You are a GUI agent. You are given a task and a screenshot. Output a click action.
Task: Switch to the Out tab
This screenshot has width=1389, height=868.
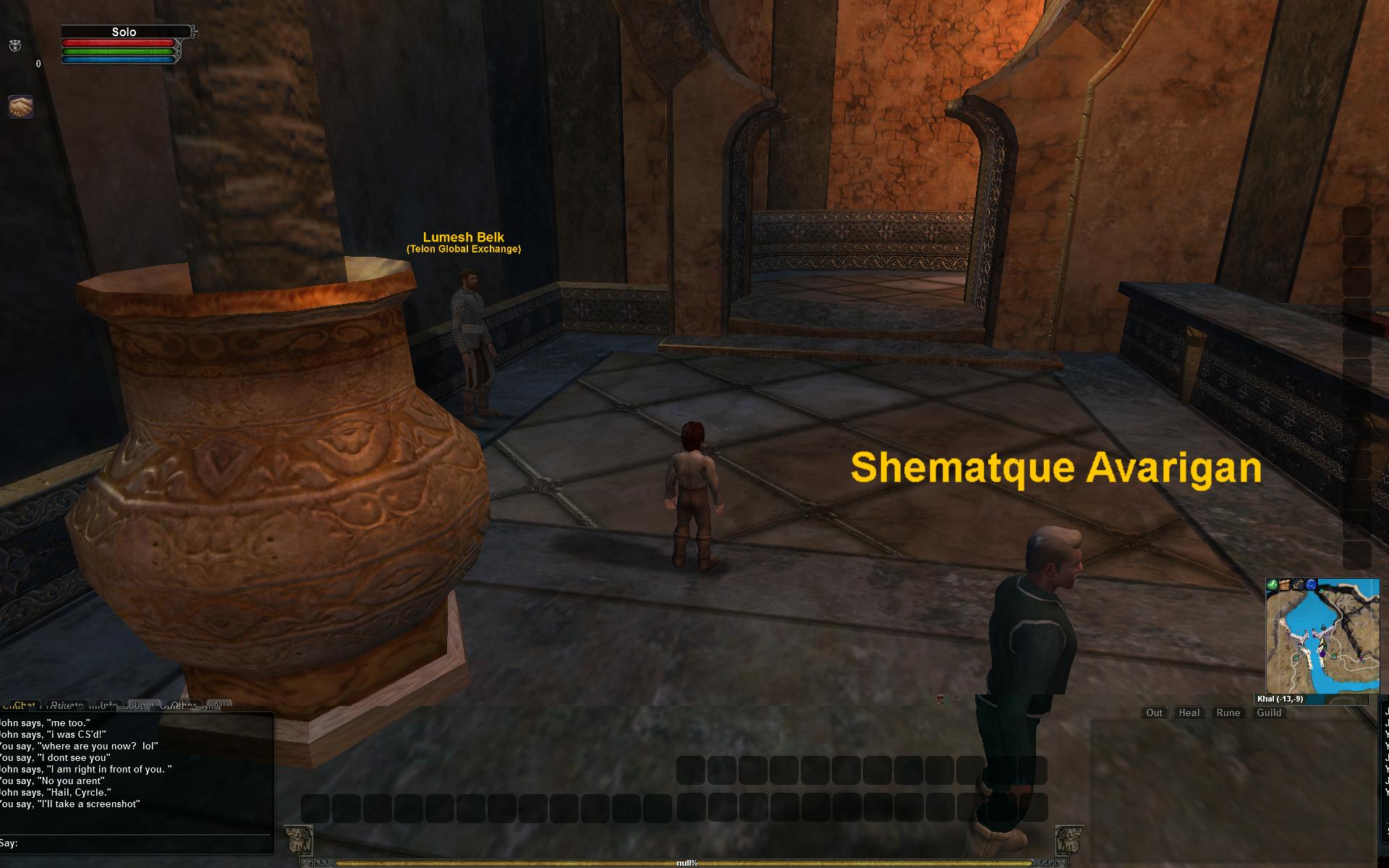tap(1154, 712)
